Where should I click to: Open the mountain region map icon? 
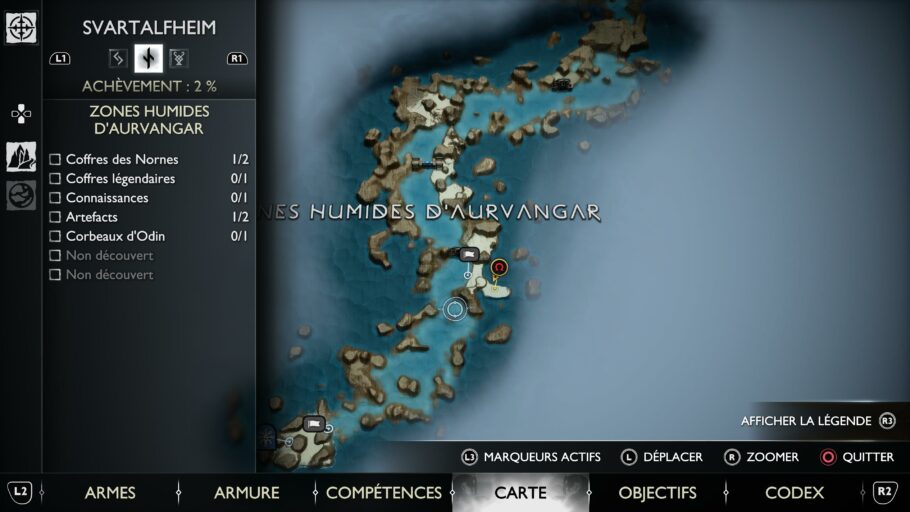pyautogui.click(x=21, y=156)
